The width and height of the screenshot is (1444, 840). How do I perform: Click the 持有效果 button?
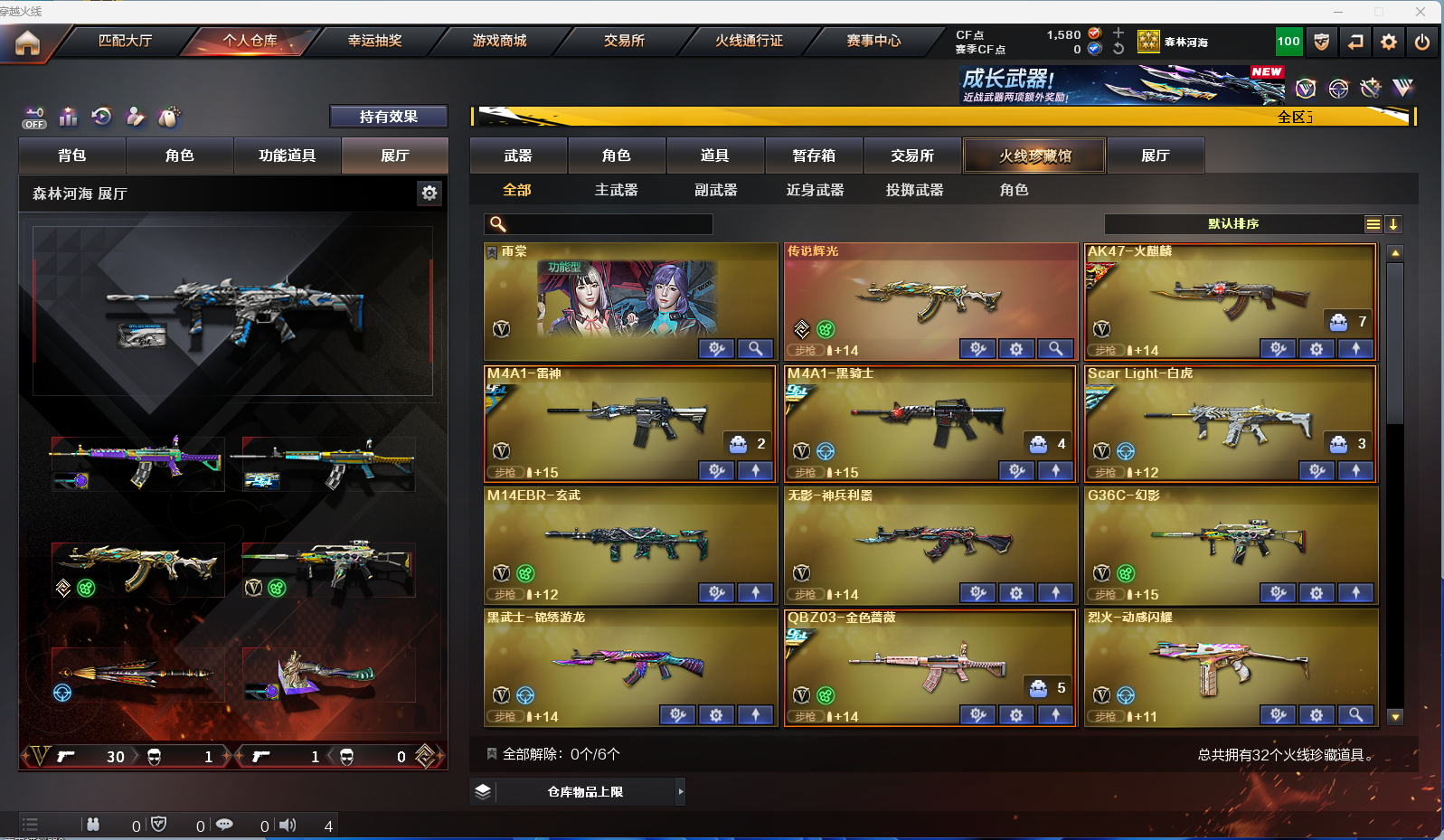coord(388,117)
